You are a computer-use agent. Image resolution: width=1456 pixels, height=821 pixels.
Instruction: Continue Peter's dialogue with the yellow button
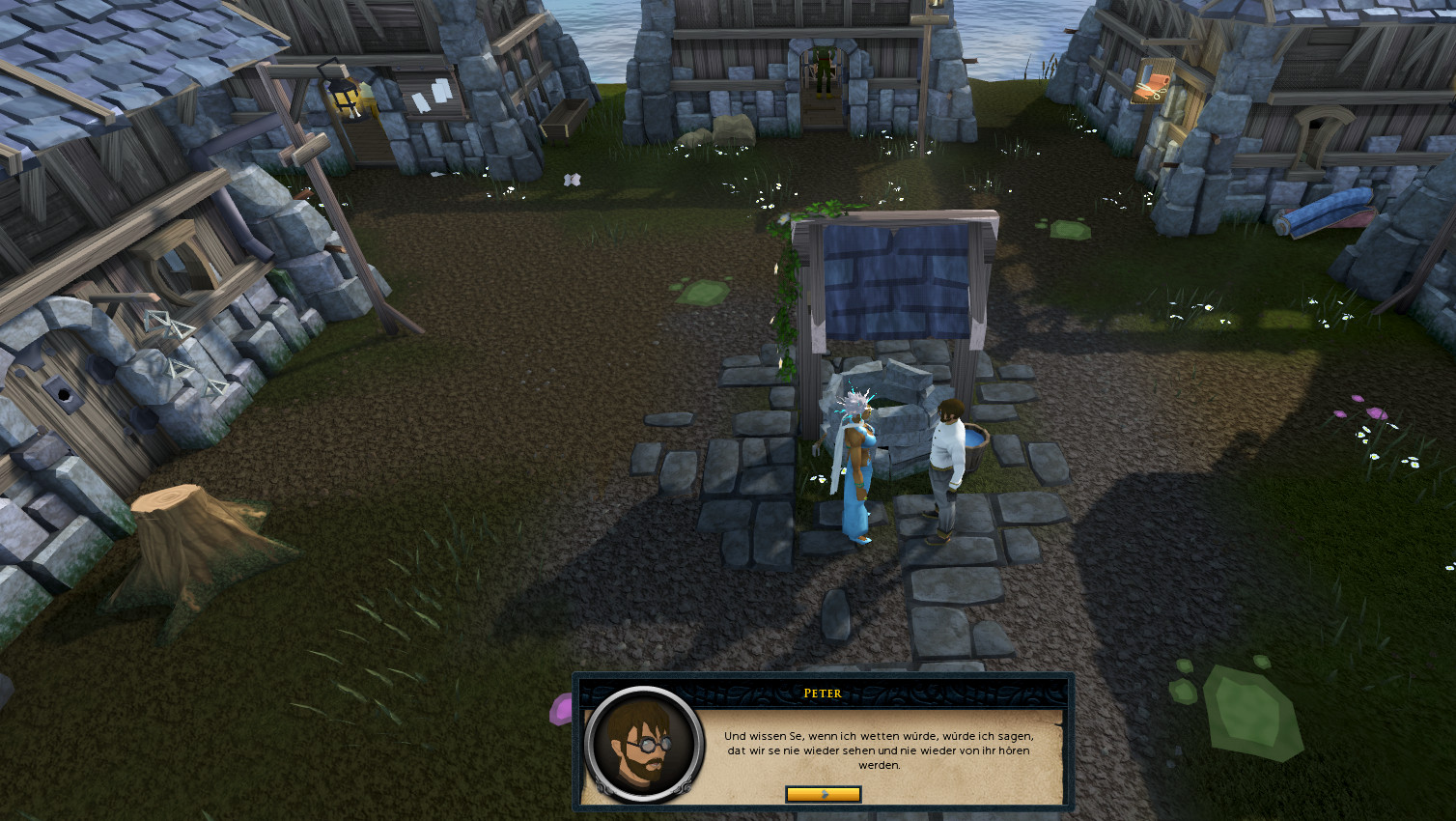[823, 794]
